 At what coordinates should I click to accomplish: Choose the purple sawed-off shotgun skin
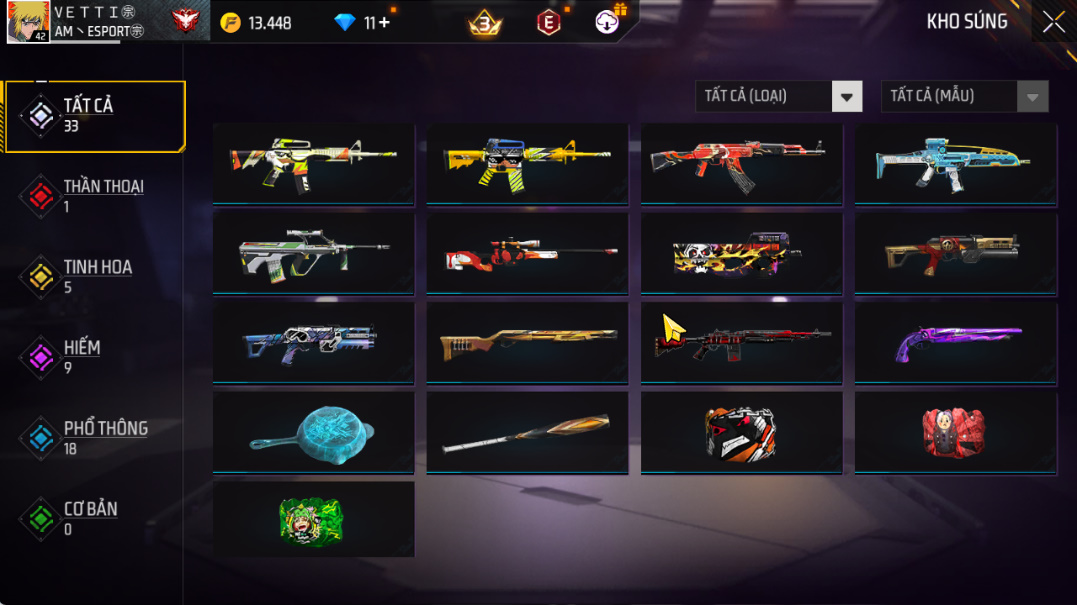point(955,343)
